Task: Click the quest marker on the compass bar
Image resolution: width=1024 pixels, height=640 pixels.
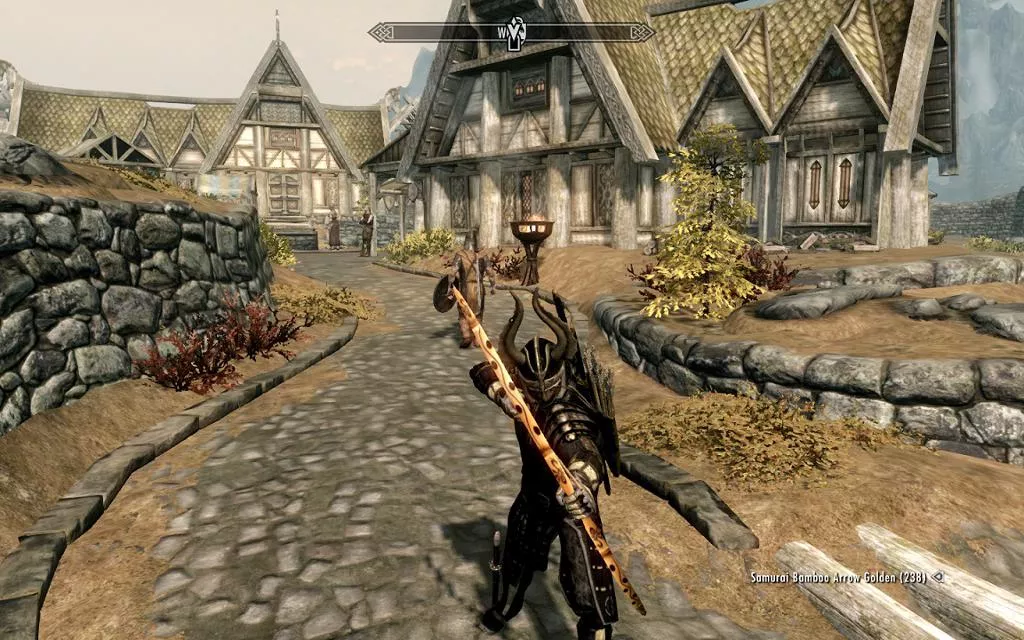Action: (516, 32)
